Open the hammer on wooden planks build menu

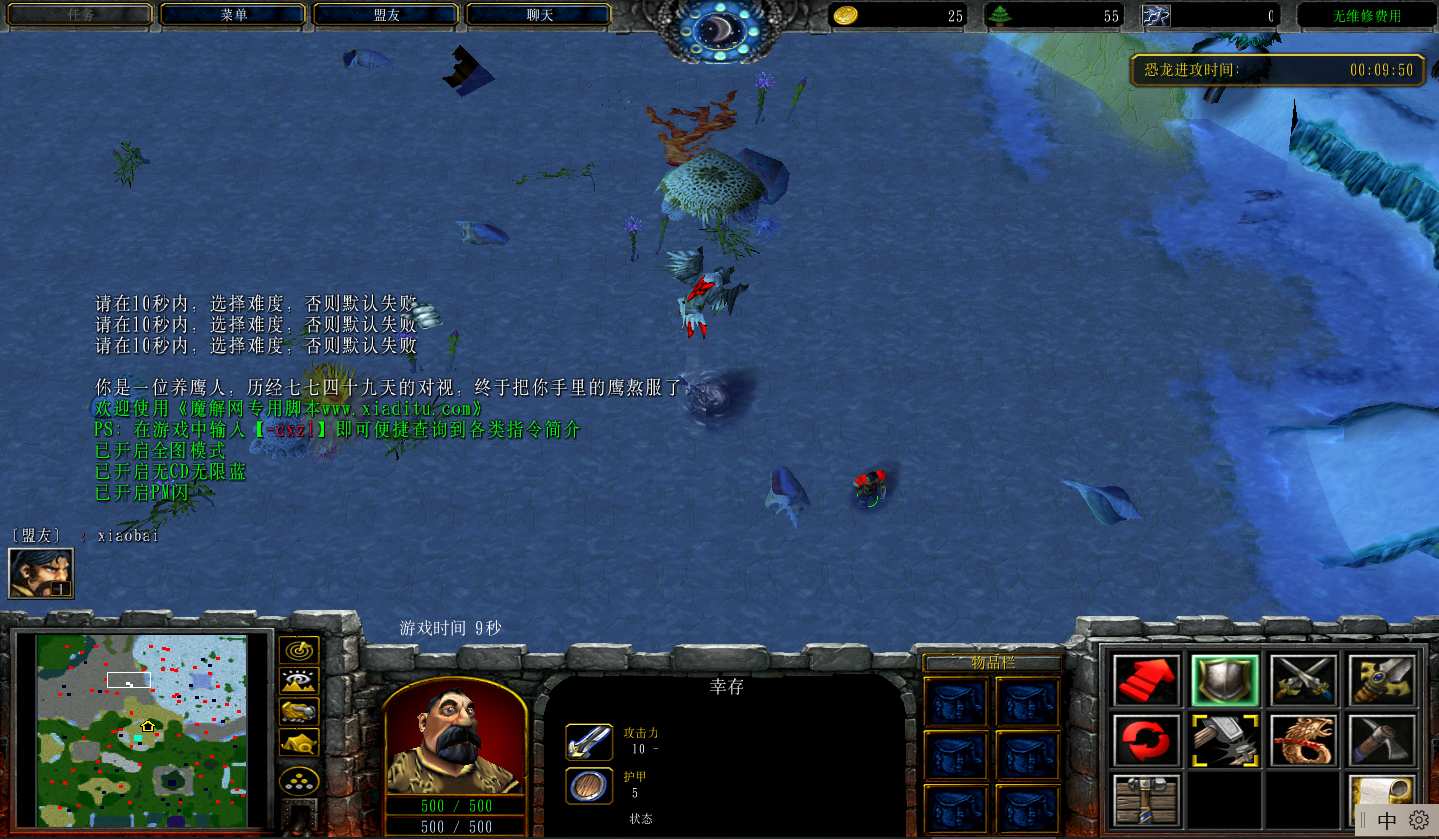1147,800
